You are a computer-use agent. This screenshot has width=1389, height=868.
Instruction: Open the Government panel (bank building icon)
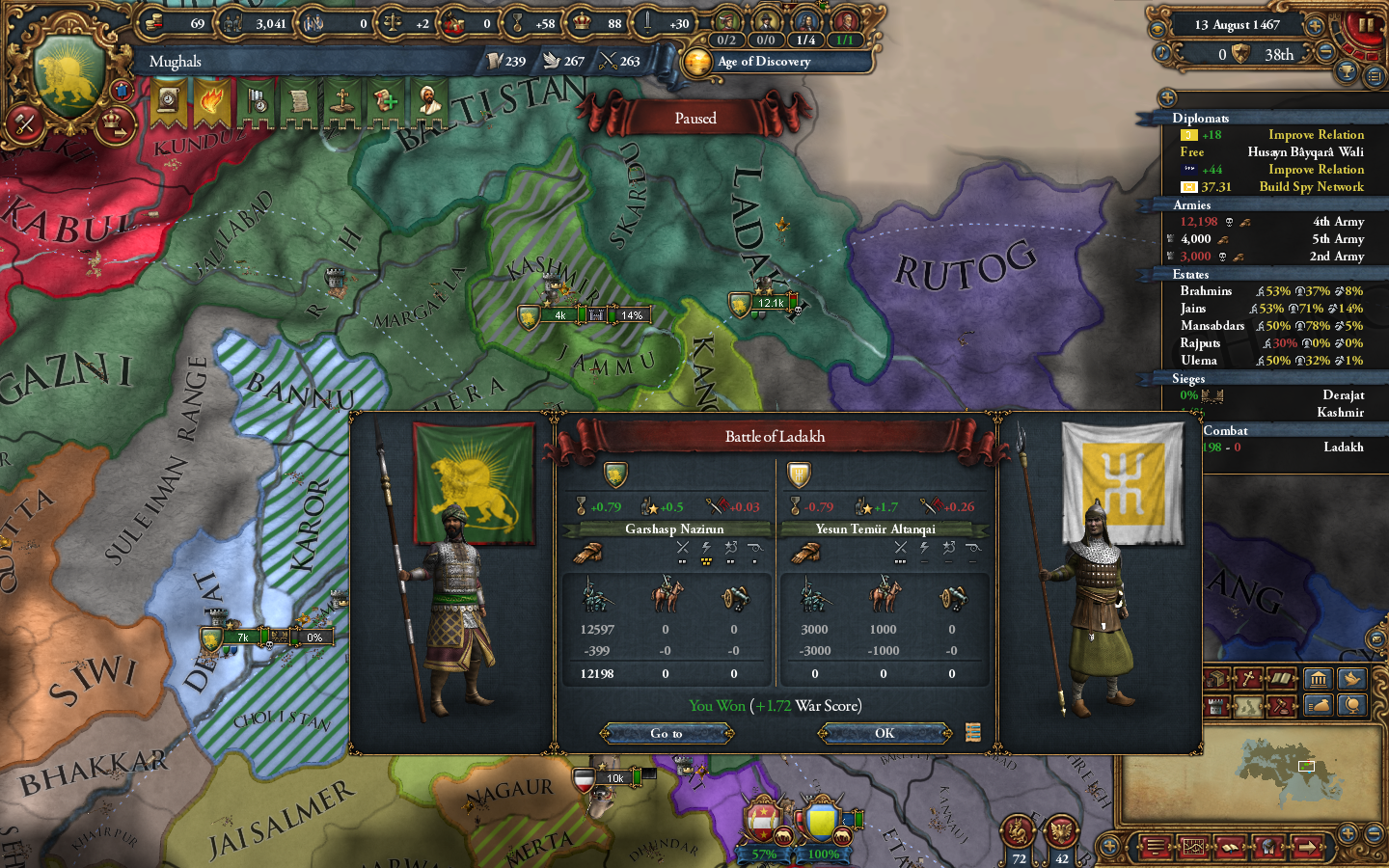1319,678
